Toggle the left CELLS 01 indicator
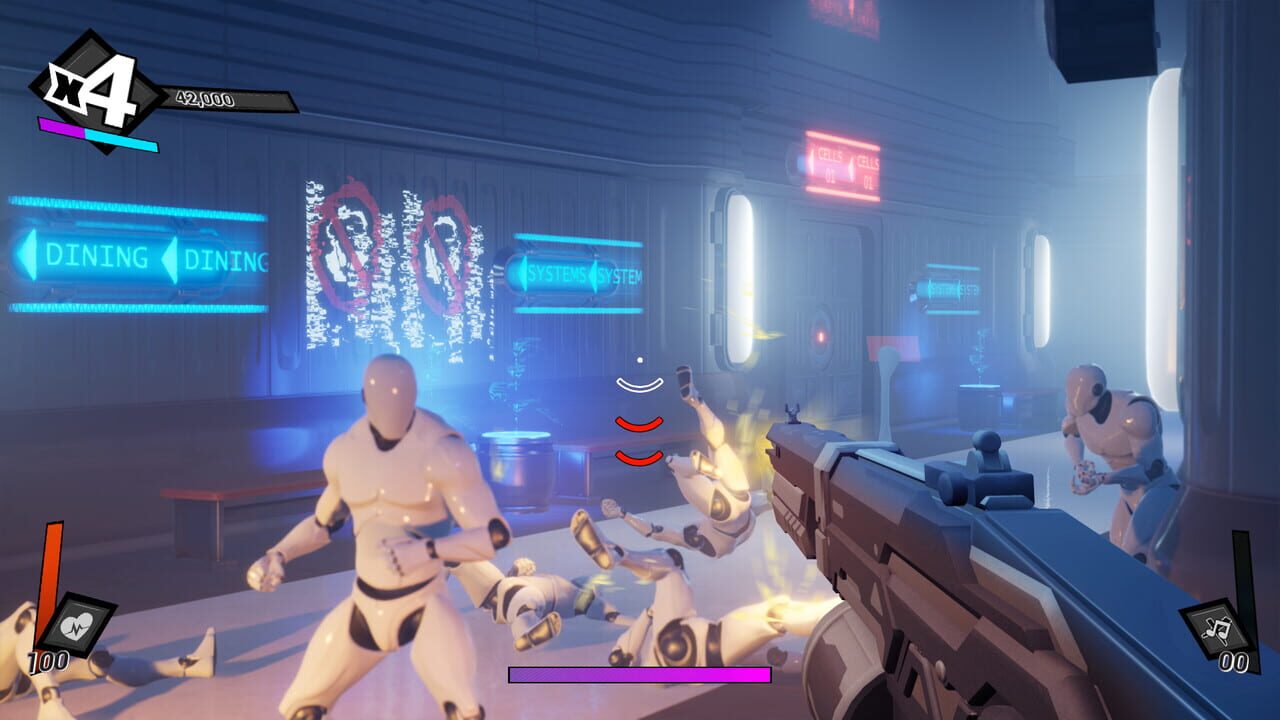The height and width of the screenshot is (720, 1280). coord(830,166)
